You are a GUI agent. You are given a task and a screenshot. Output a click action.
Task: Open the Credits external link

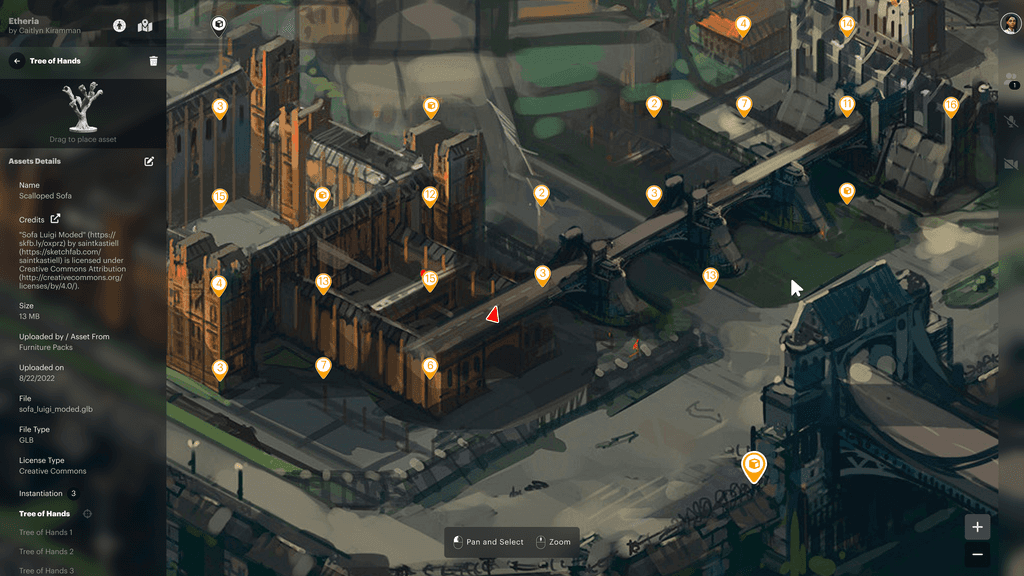[55, 219]
